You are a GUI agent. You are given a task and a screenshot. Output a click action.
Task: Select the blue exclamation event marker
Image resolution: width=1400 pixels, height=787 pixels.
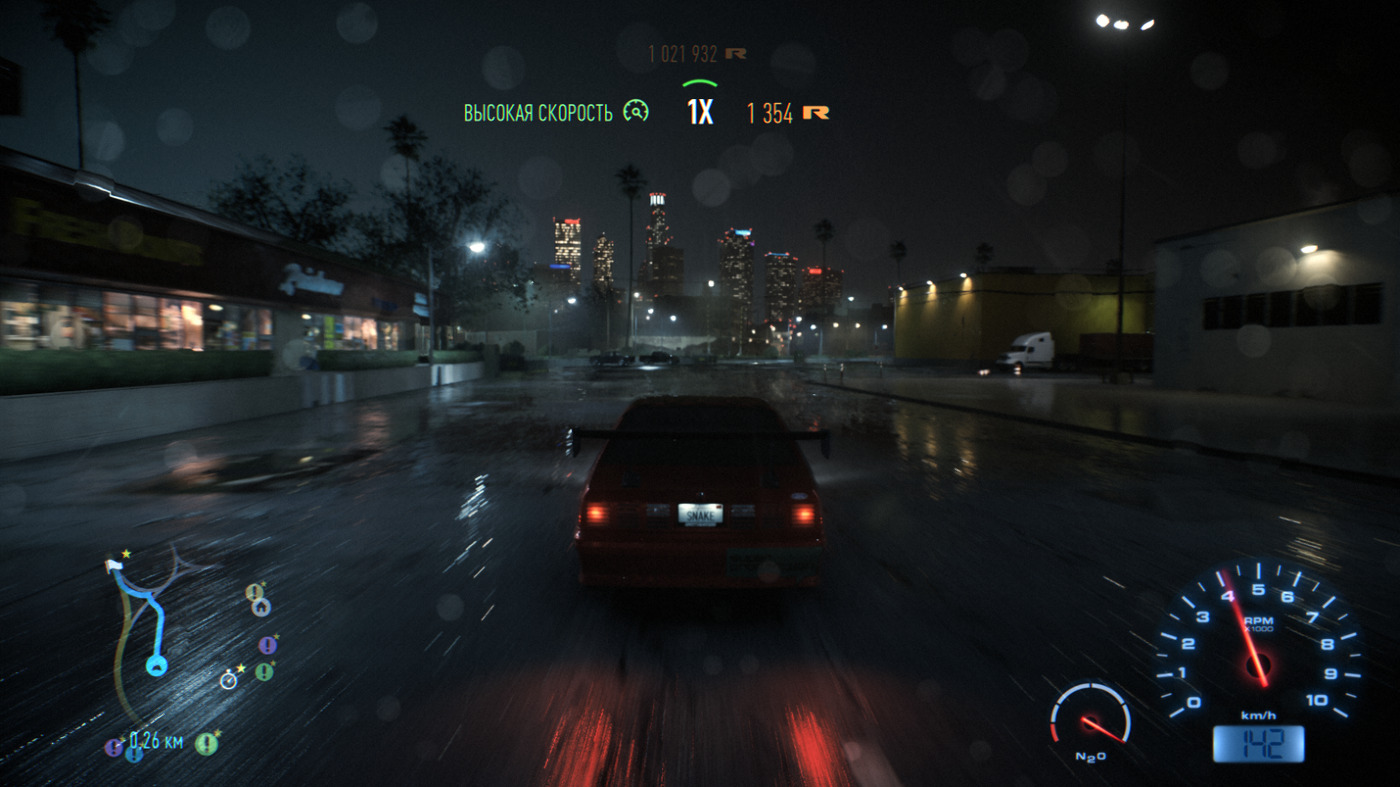tap(133, 754)
